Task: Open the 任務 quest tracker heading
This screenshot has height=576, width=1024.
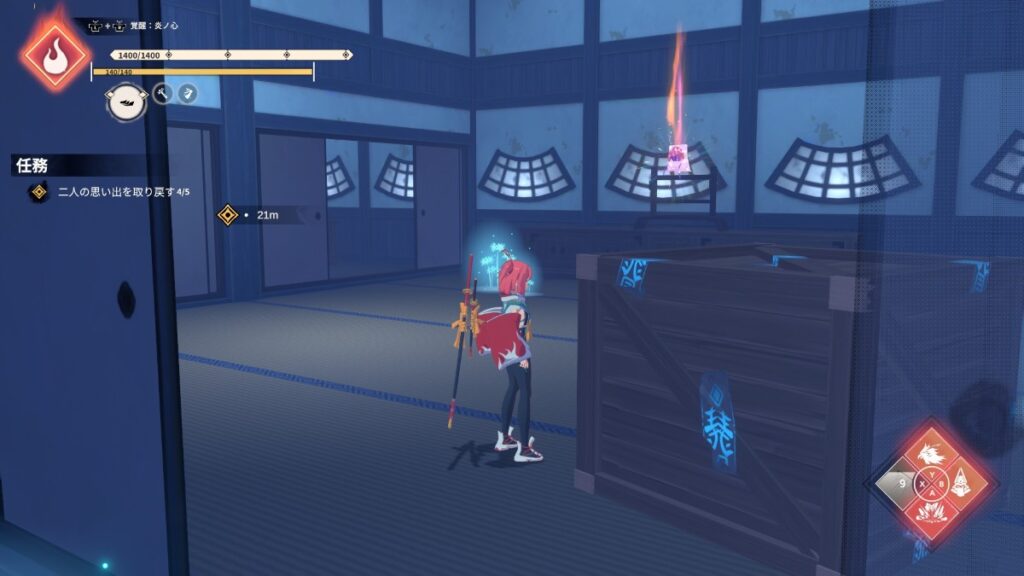Action: point(32,165)
